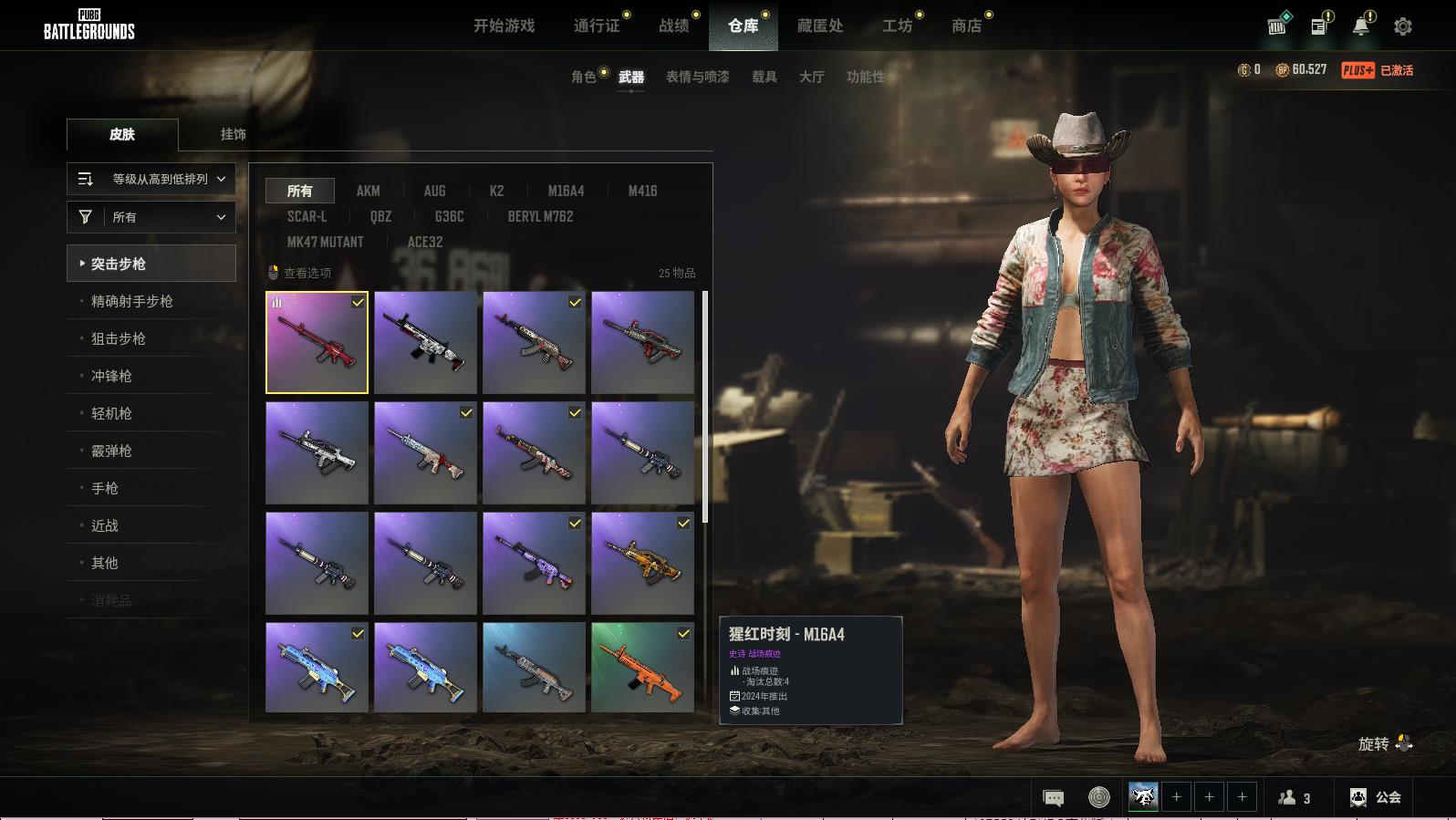Open the 载具 vehicle sub-tab
This screenshot has height=820, width=1456.
(x=764, y=77)
